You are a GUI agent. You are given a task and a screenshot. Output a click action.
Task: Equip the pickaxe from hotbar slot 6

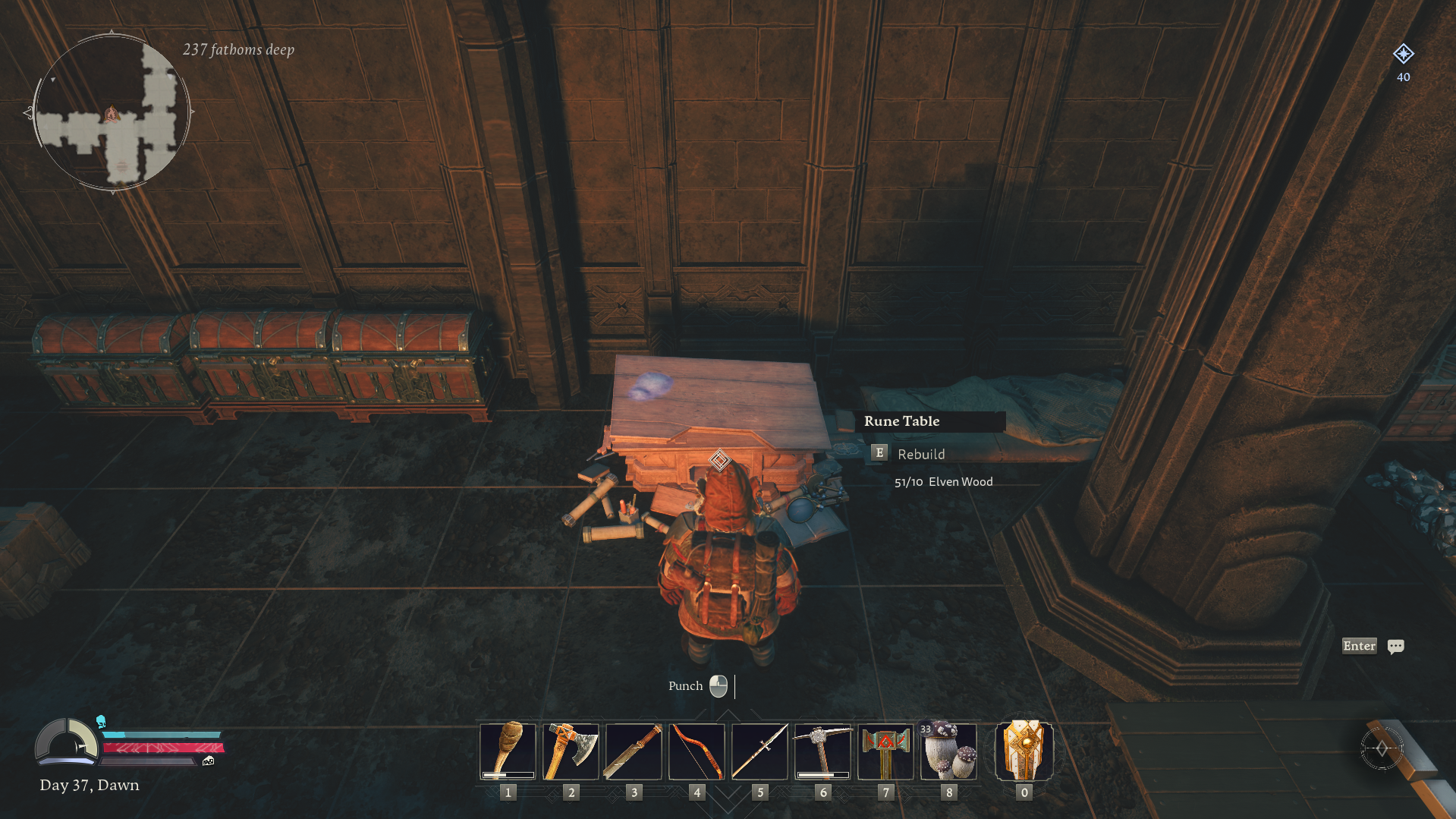click(822, 750)
